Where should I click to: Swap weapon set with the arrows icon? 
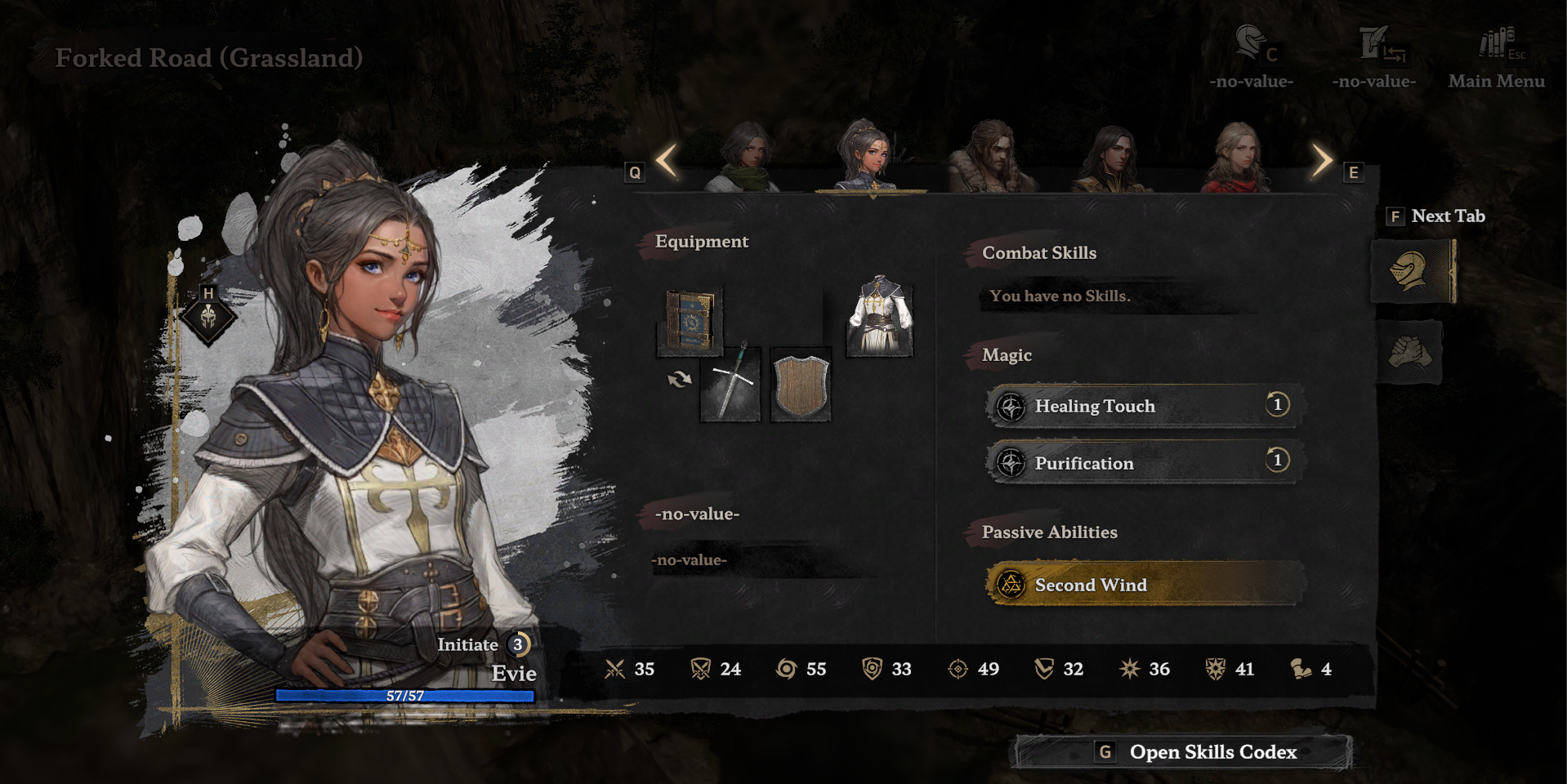[679, 379]
